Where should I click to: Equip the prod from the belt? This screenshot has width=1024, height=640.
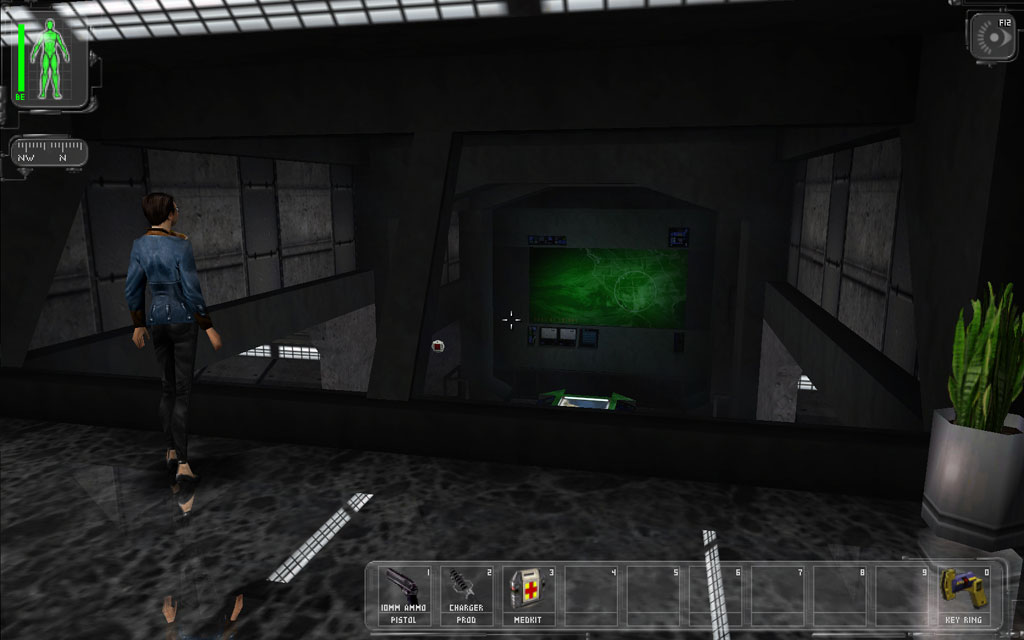pyautogui.click(x=467, y=594)
